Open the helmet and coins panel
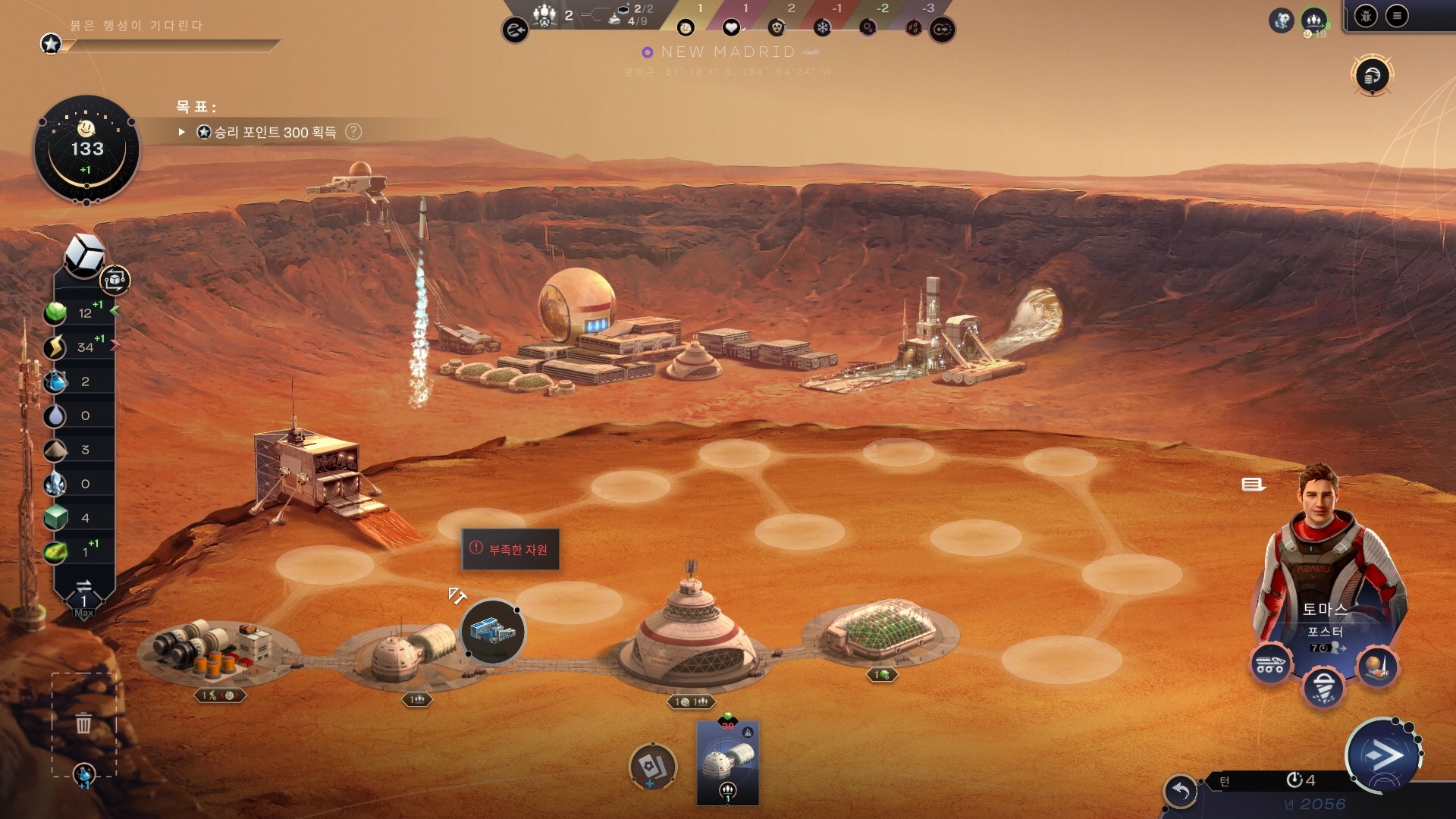 [1372, 75]
